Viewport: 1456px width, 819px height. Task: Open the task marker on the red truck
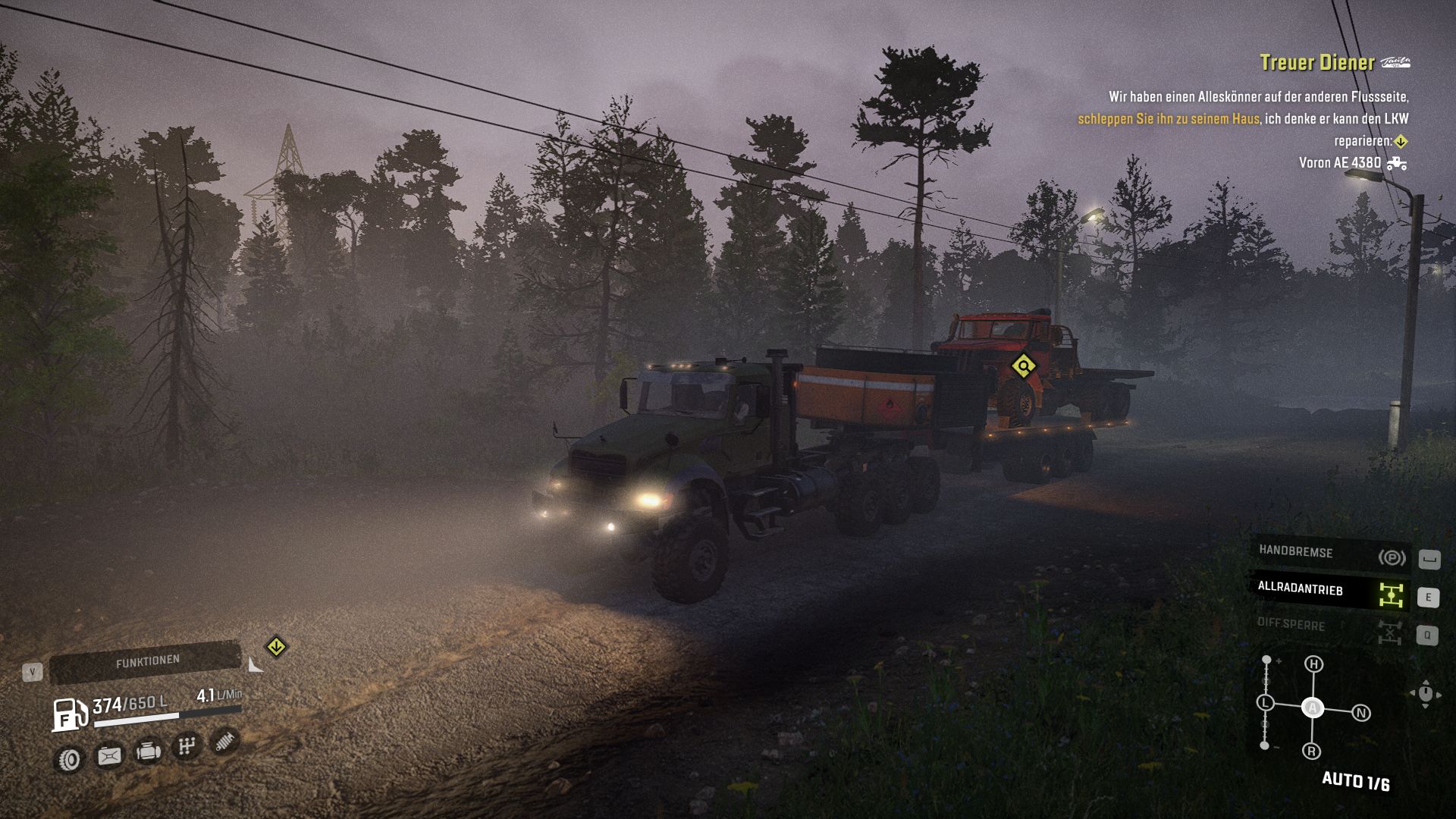click(x=1025, y=364)
